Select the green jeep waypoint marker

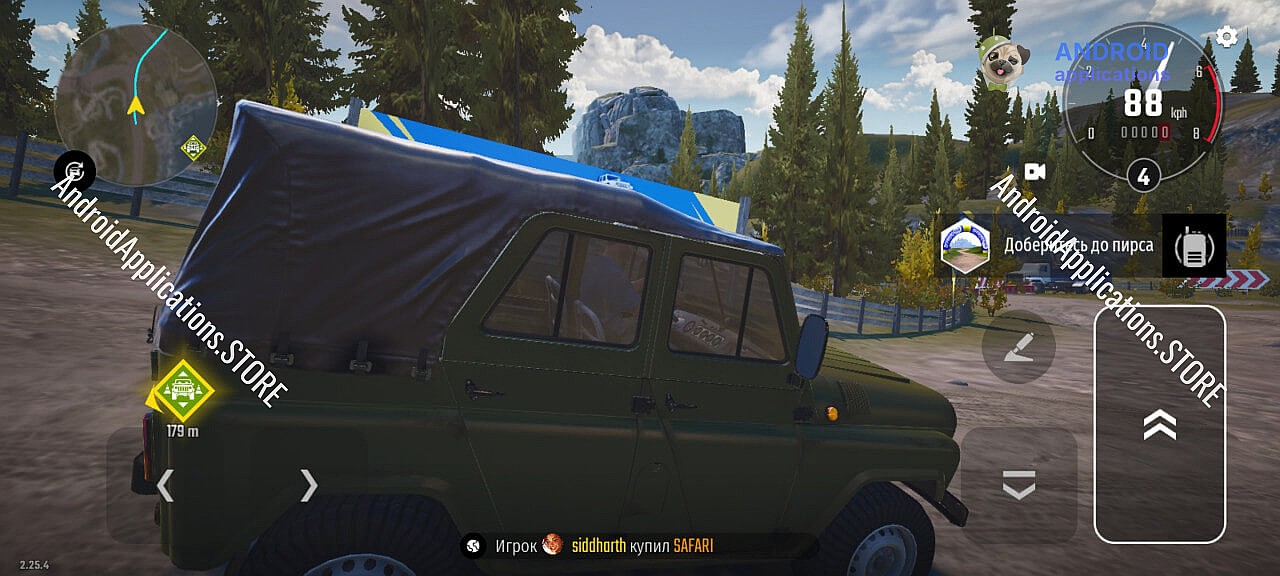coord(182,388)
